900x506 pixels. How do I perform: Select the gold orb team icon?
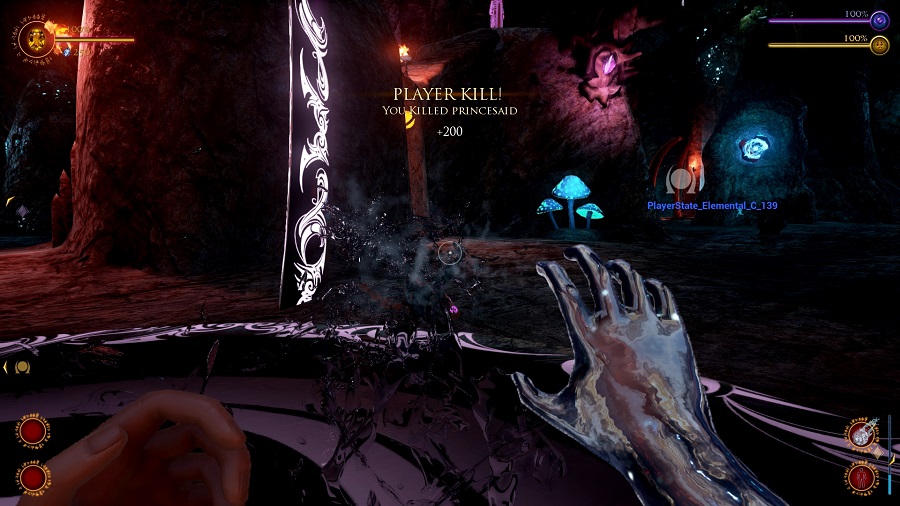coord(879,45)
